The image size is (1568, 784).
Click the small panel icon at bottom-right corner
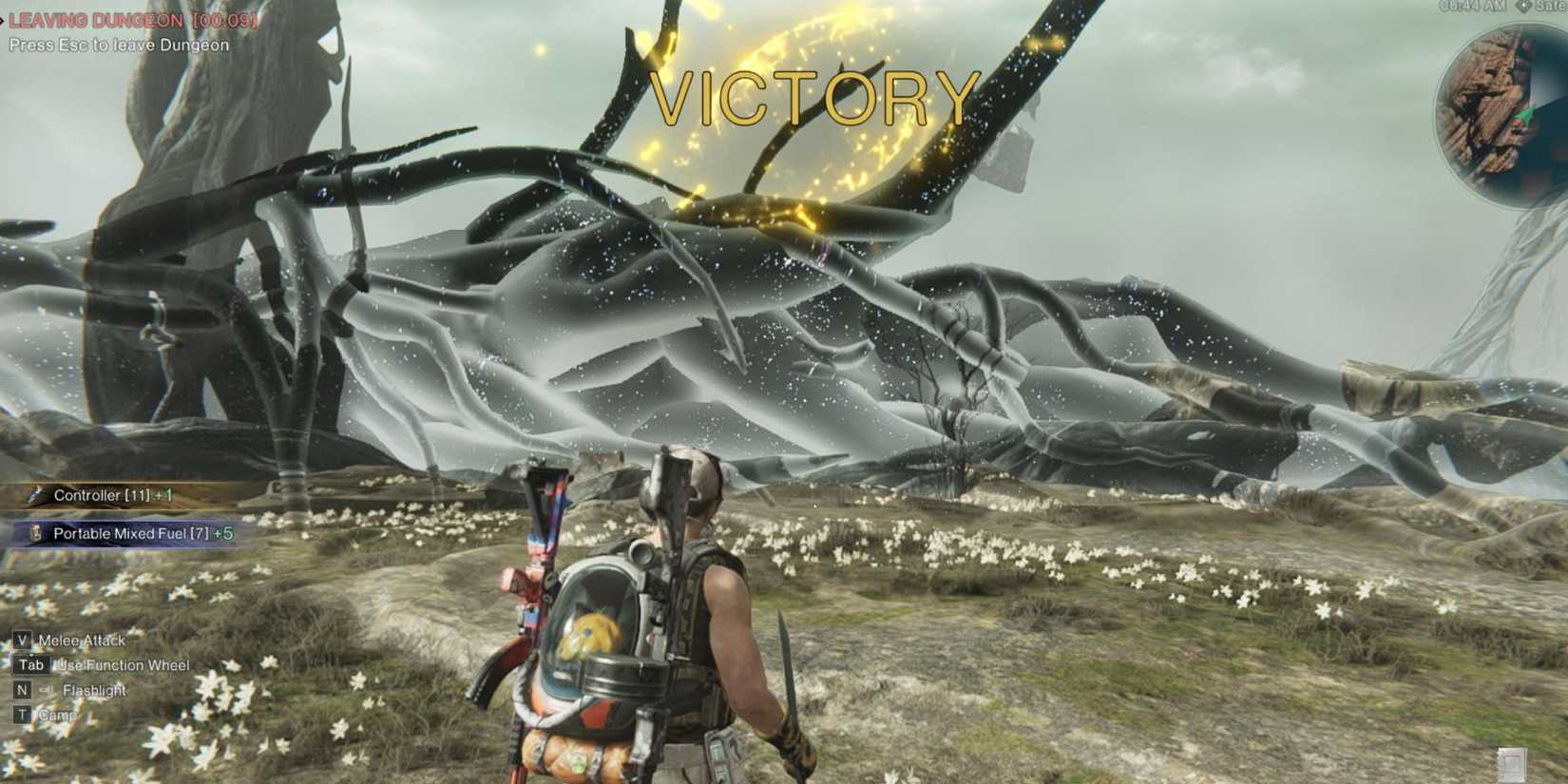tap(1513, 766)
